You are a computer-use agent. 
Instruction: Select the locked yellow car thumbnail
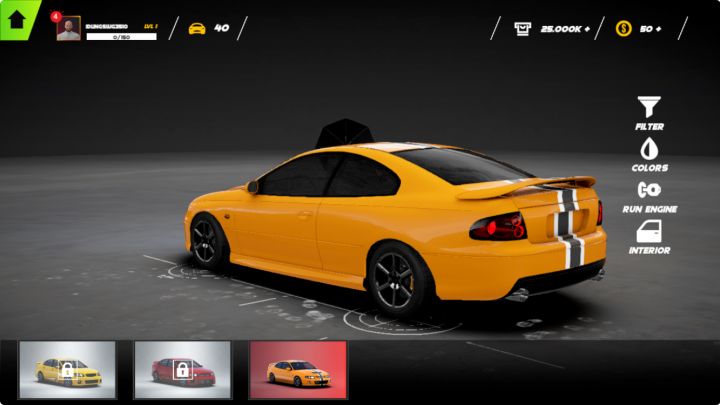coord(67,370)
